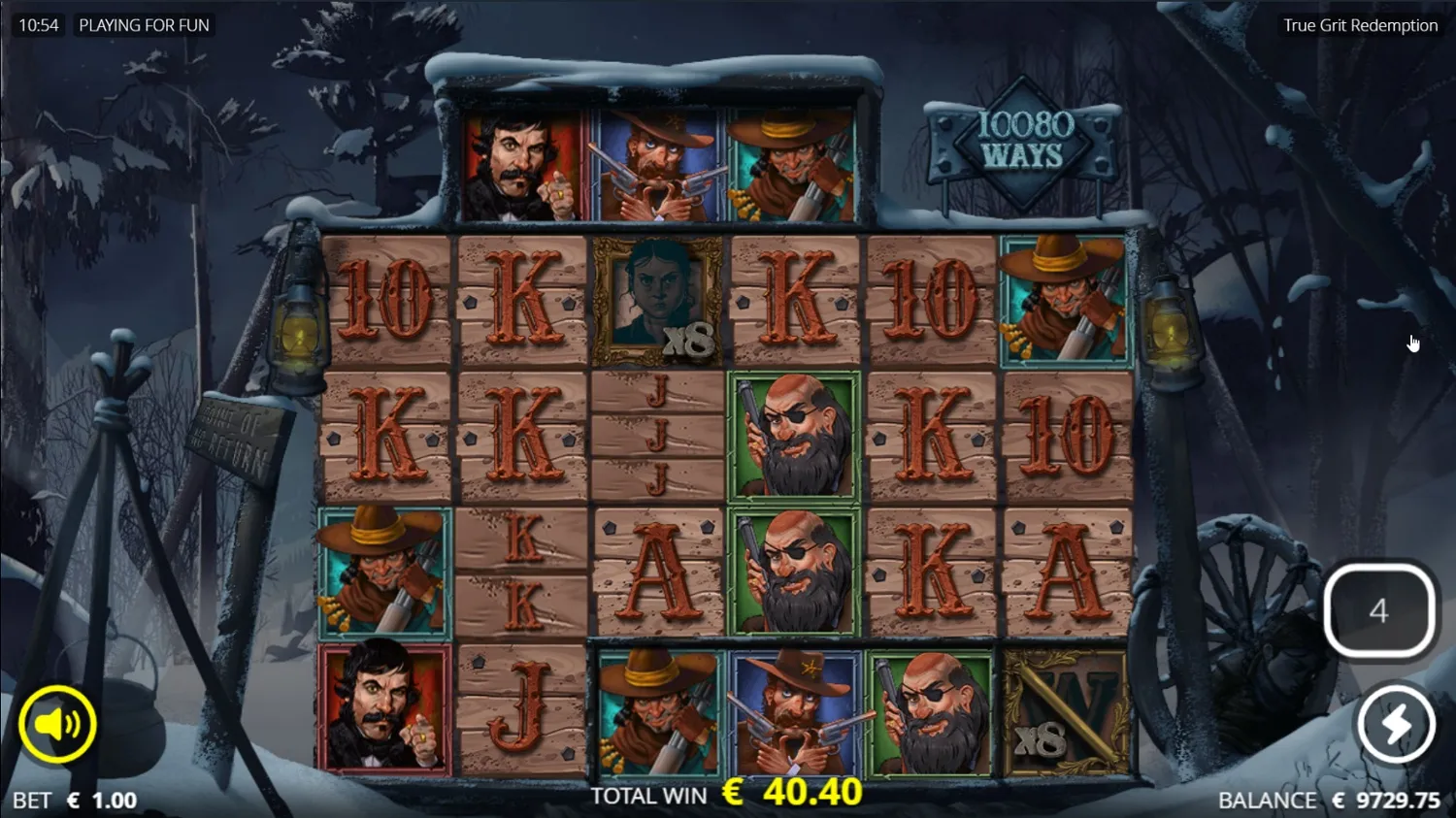This screenshot has width=1456, height=818.
Task: Select the True Grit Redemption title
Action: (1359, 25)
